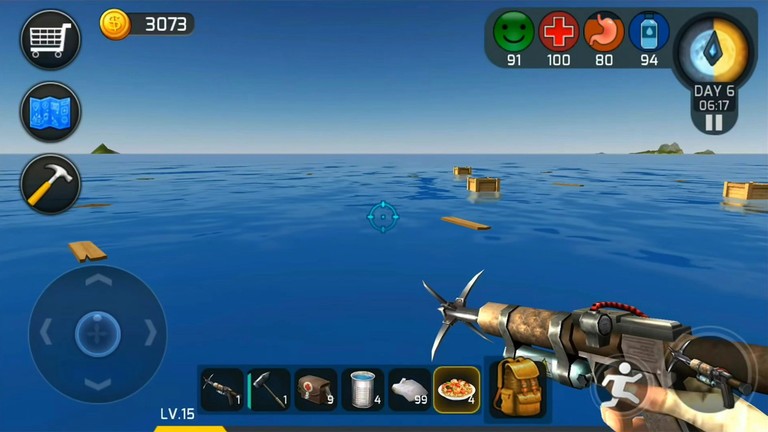
Task: Select the hammer tool hotbar slot
Action: coord(269,390)
